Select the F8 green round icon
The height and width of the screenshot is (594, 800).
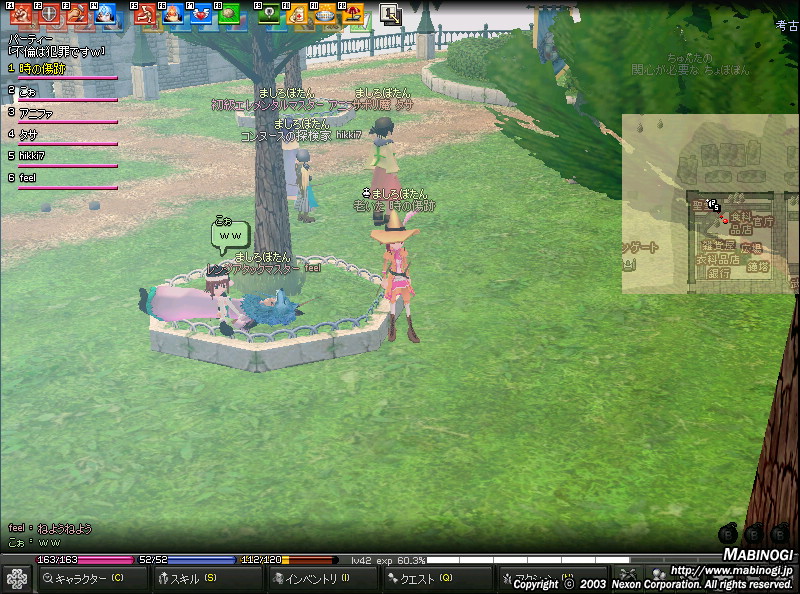click(x=228, y=14)
